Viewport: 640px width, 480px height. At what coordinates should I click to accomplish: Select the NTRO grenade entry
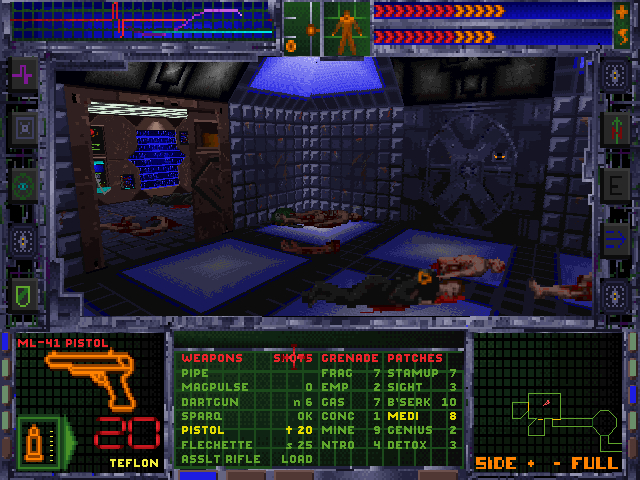339,445
